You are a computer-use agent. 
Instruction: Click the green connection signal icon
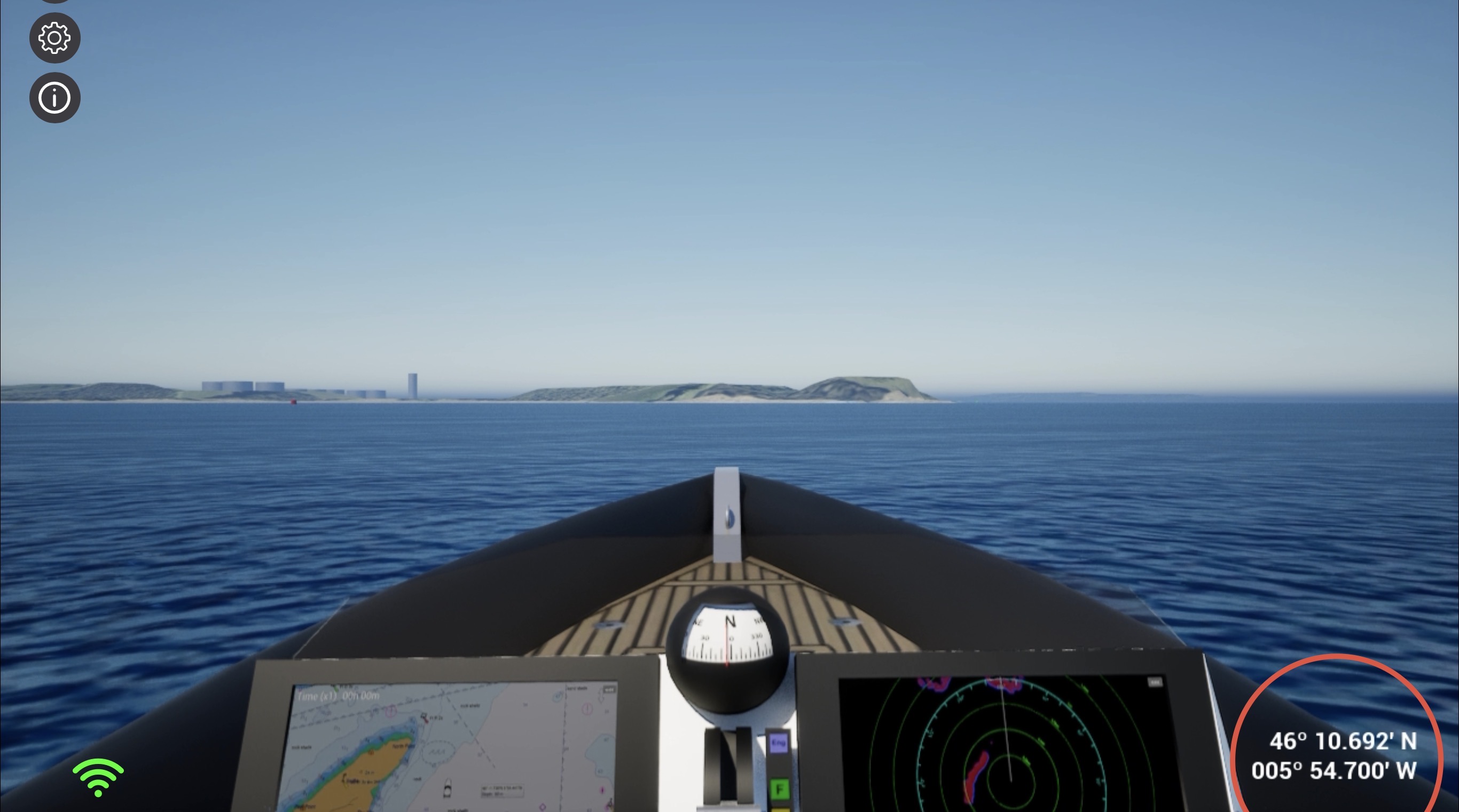coord(98,777)
